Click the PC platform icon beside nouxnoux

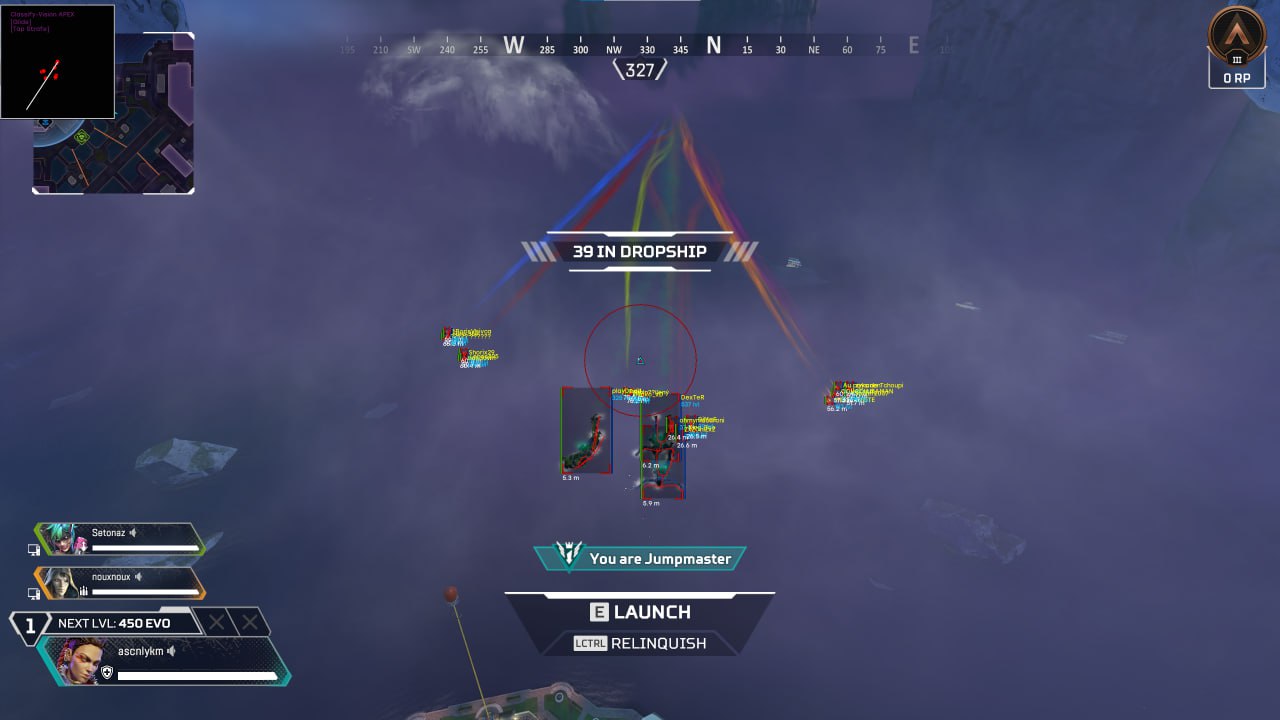pyautogui.click(x=35, y=592)
